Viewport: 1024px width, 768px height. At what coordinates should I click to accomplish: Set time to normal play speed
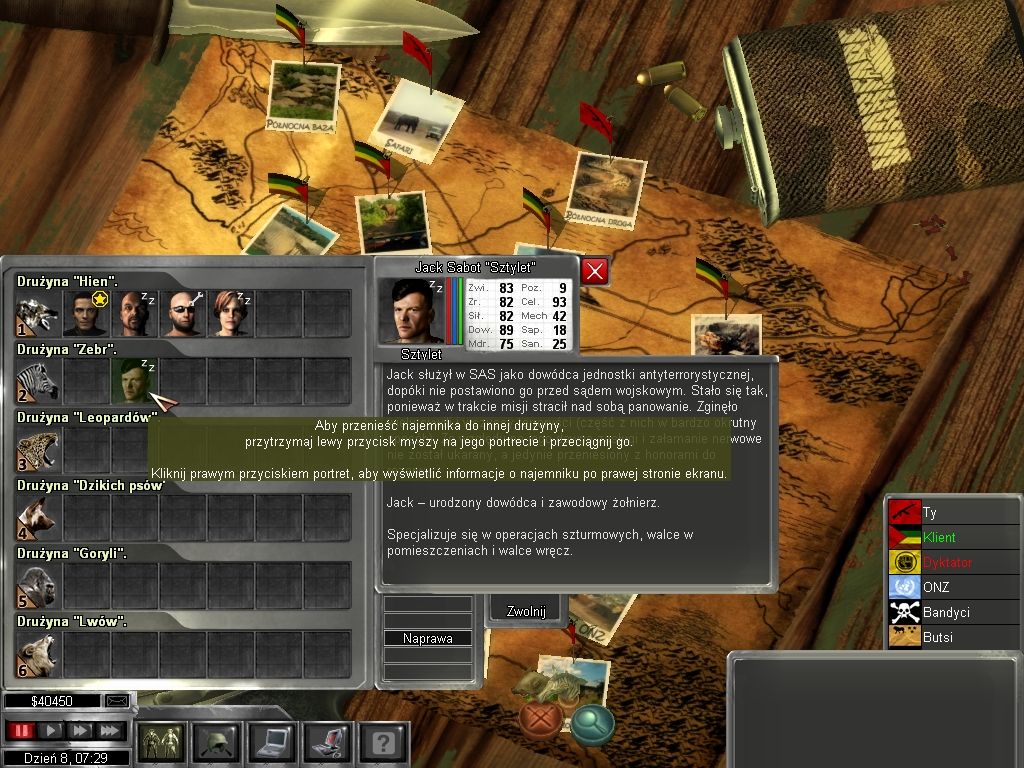50,731
